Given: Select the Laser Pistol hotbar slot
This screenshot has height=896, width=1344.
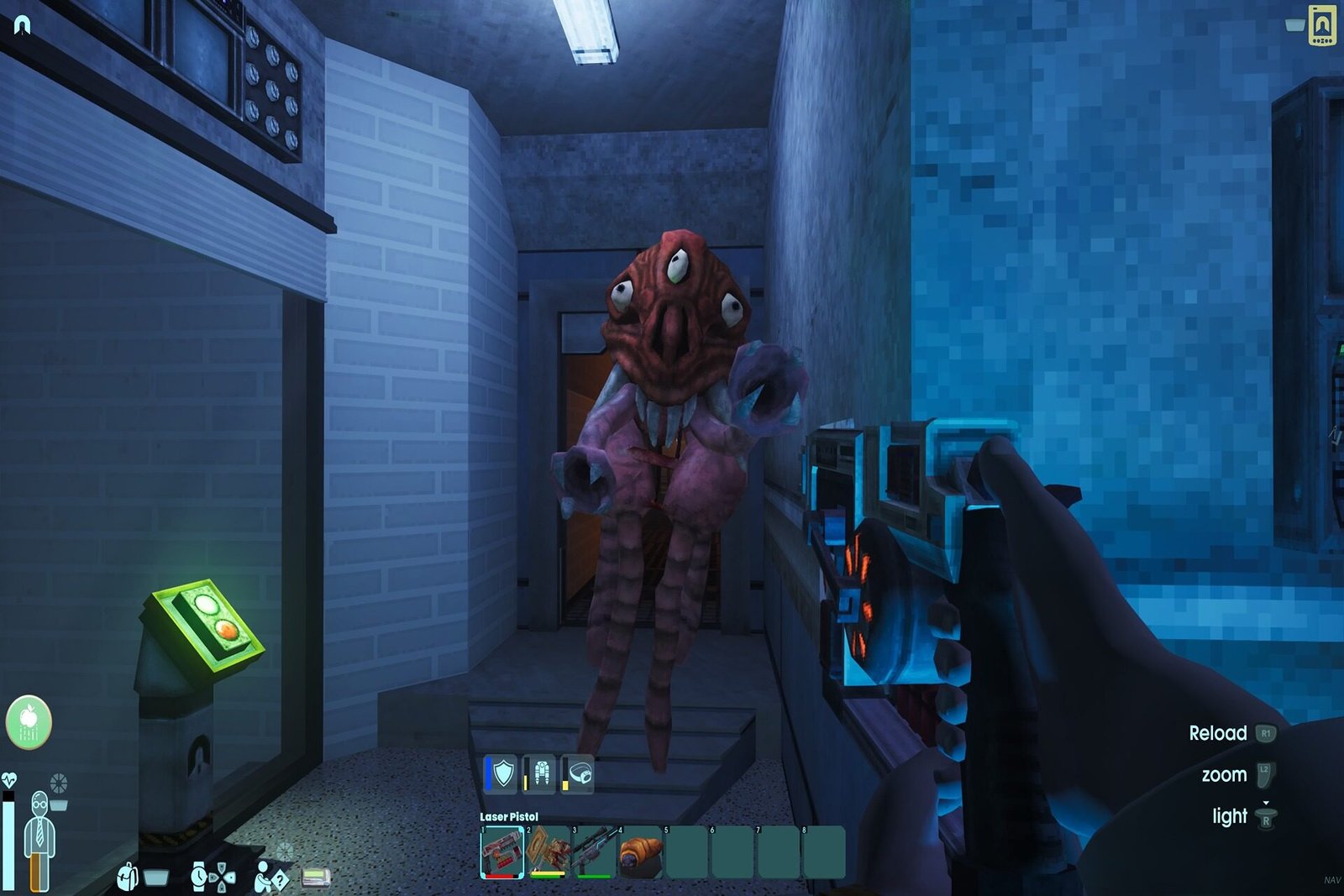Looking at the screenshot, I should 502,852.
